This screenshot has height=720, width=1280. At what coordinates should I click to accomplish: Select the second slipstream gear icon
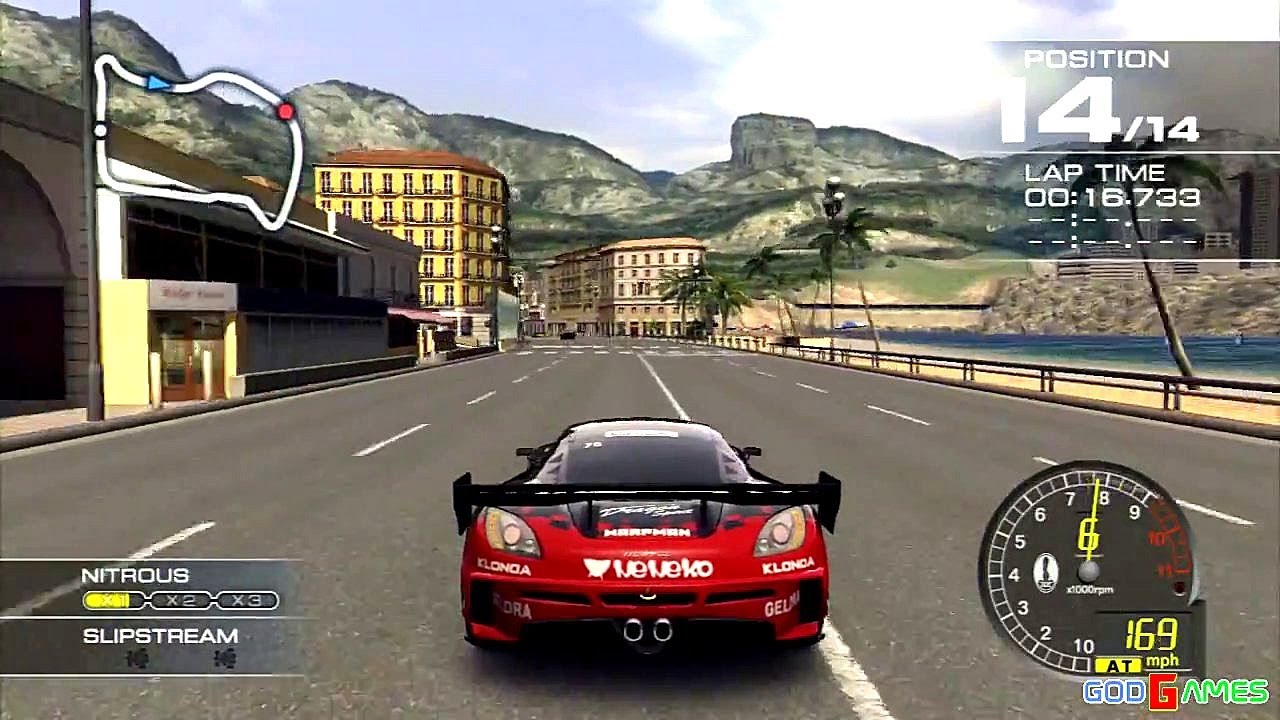226,658
